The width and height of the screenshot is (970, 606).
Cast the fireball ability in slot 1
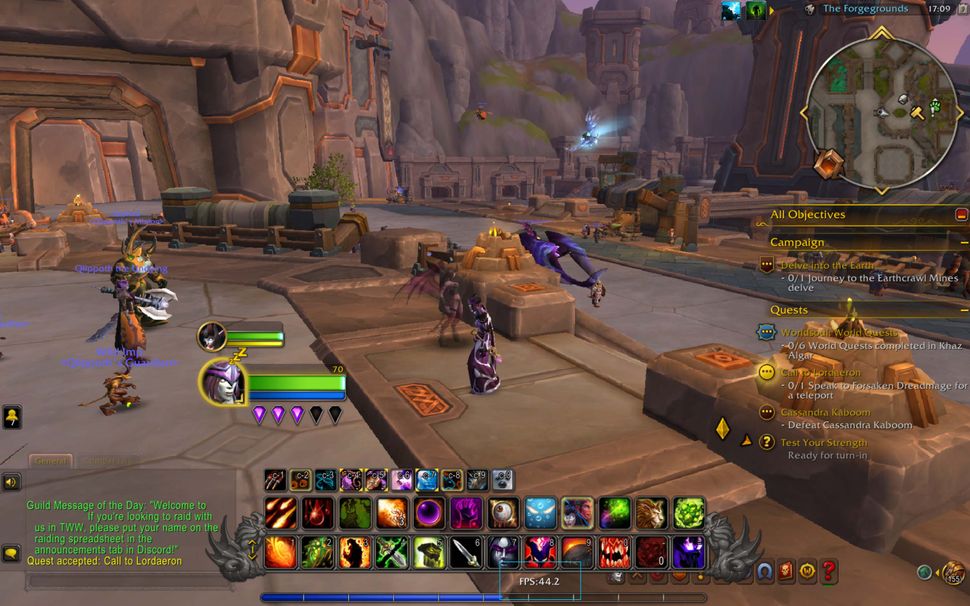pyautogui.click(x=280, y=551)
